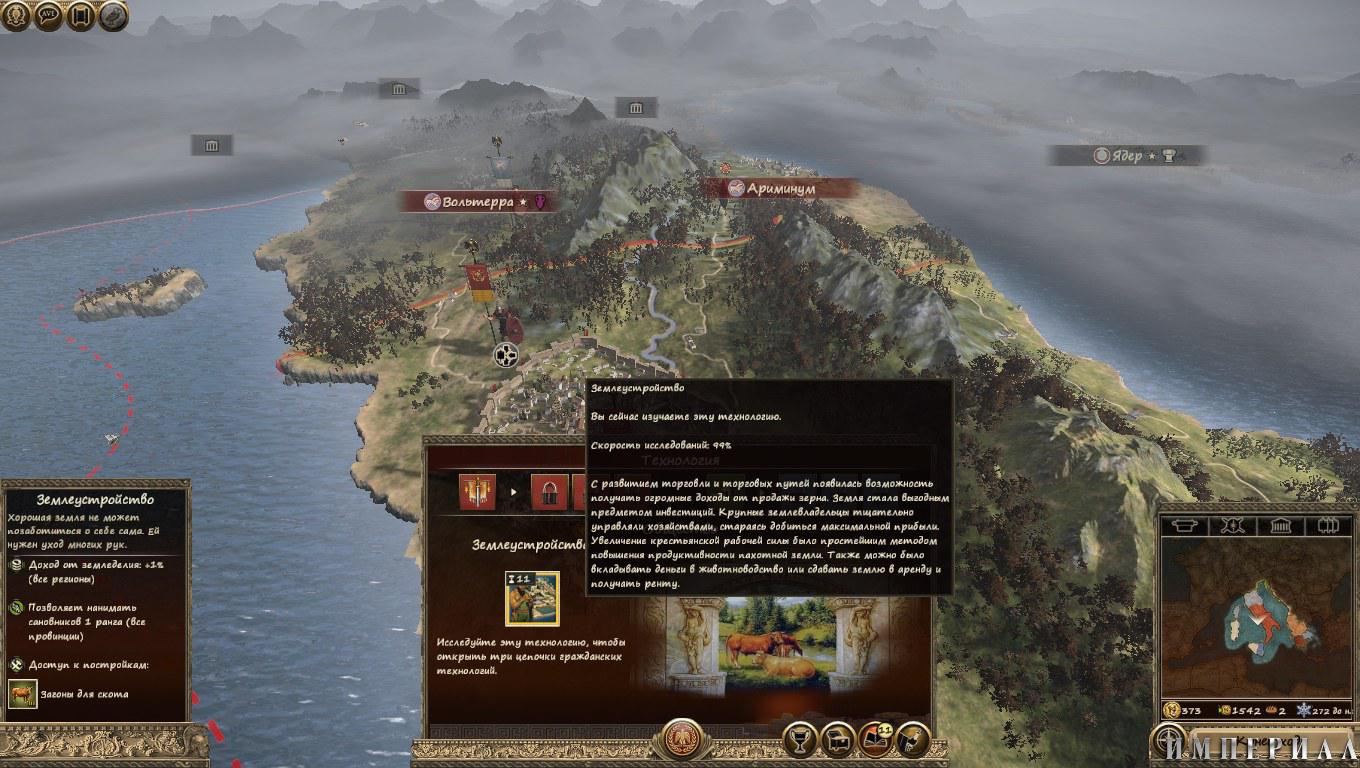Open the goblet objectives button
Viewport: 1360px width, 768px height.
(799, 739)
